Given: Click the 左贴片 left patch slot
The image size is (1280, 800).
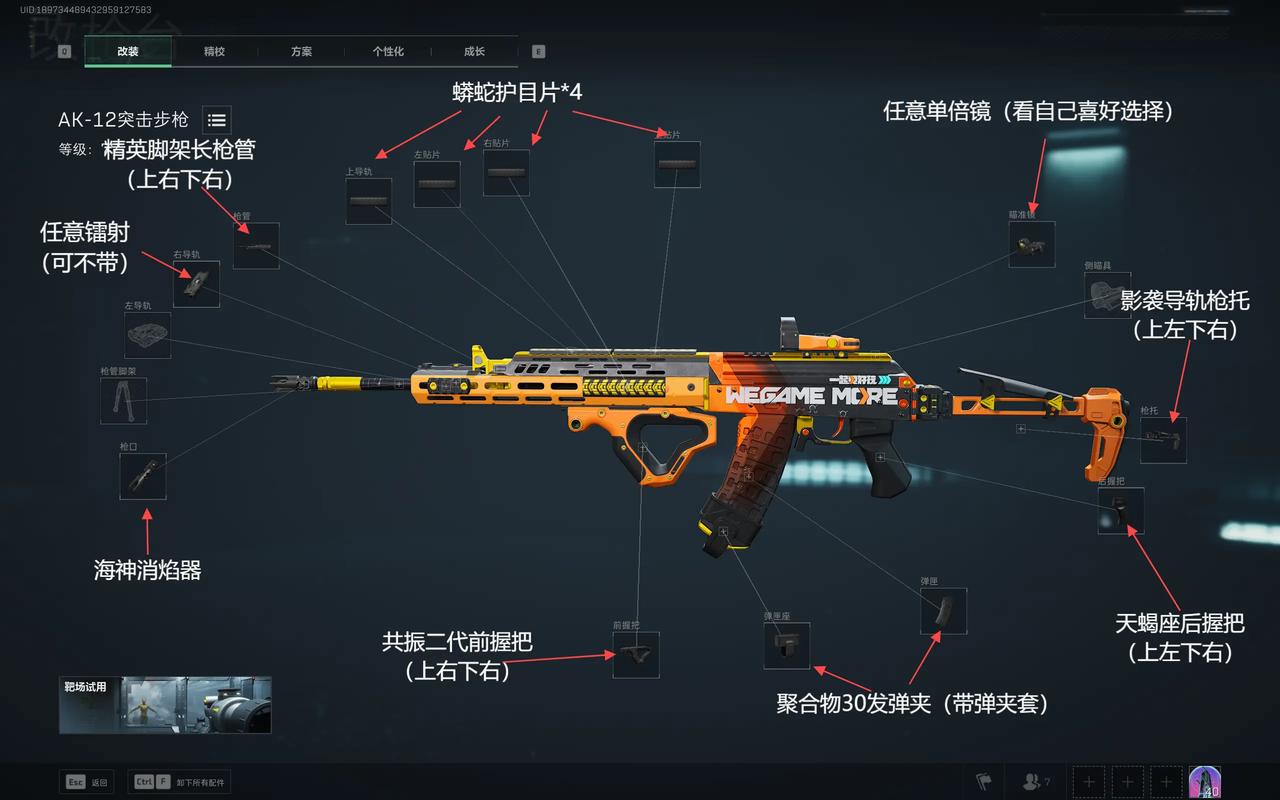Looking at the screenshot, I should tap(436, 183).
